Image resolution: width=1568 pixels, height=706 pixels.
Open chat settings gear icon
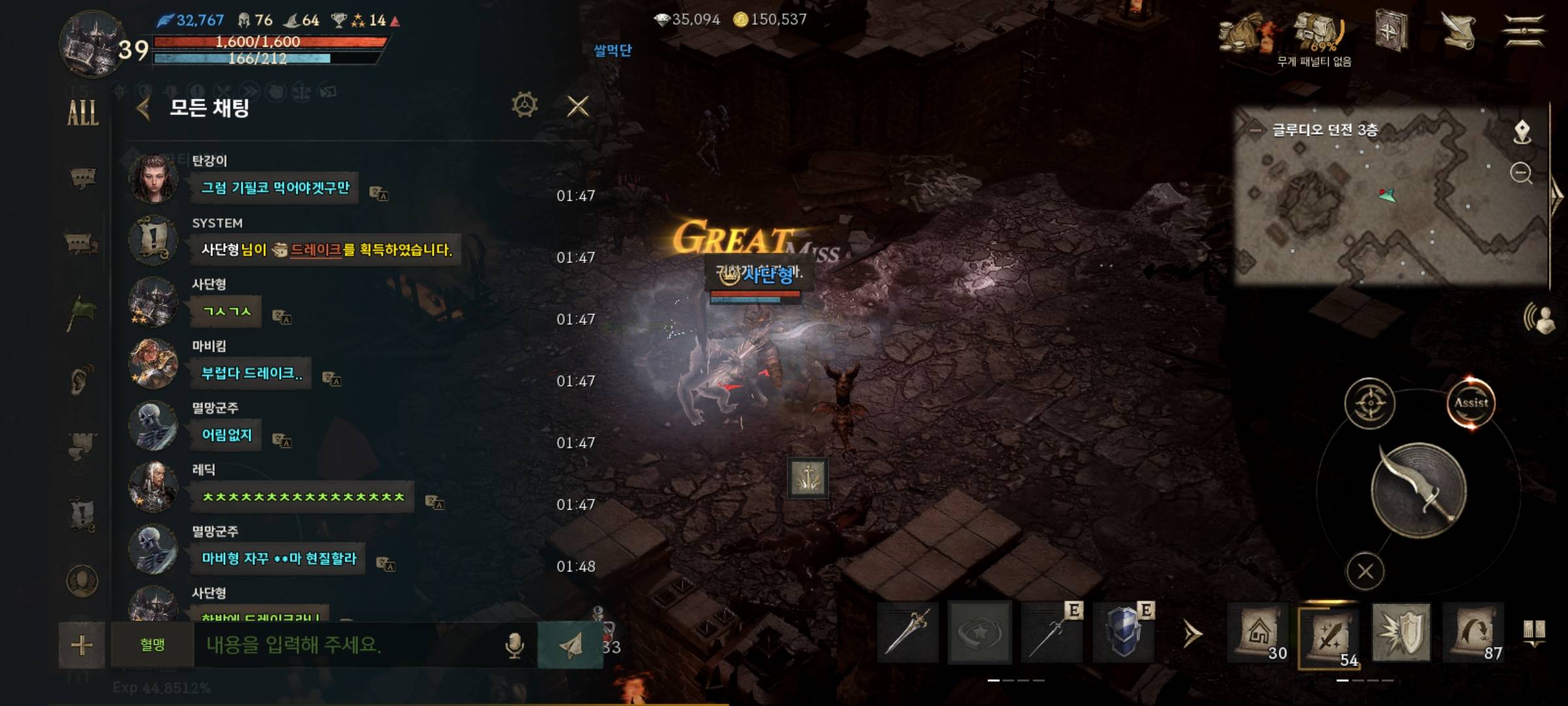[x=525, y=105]
